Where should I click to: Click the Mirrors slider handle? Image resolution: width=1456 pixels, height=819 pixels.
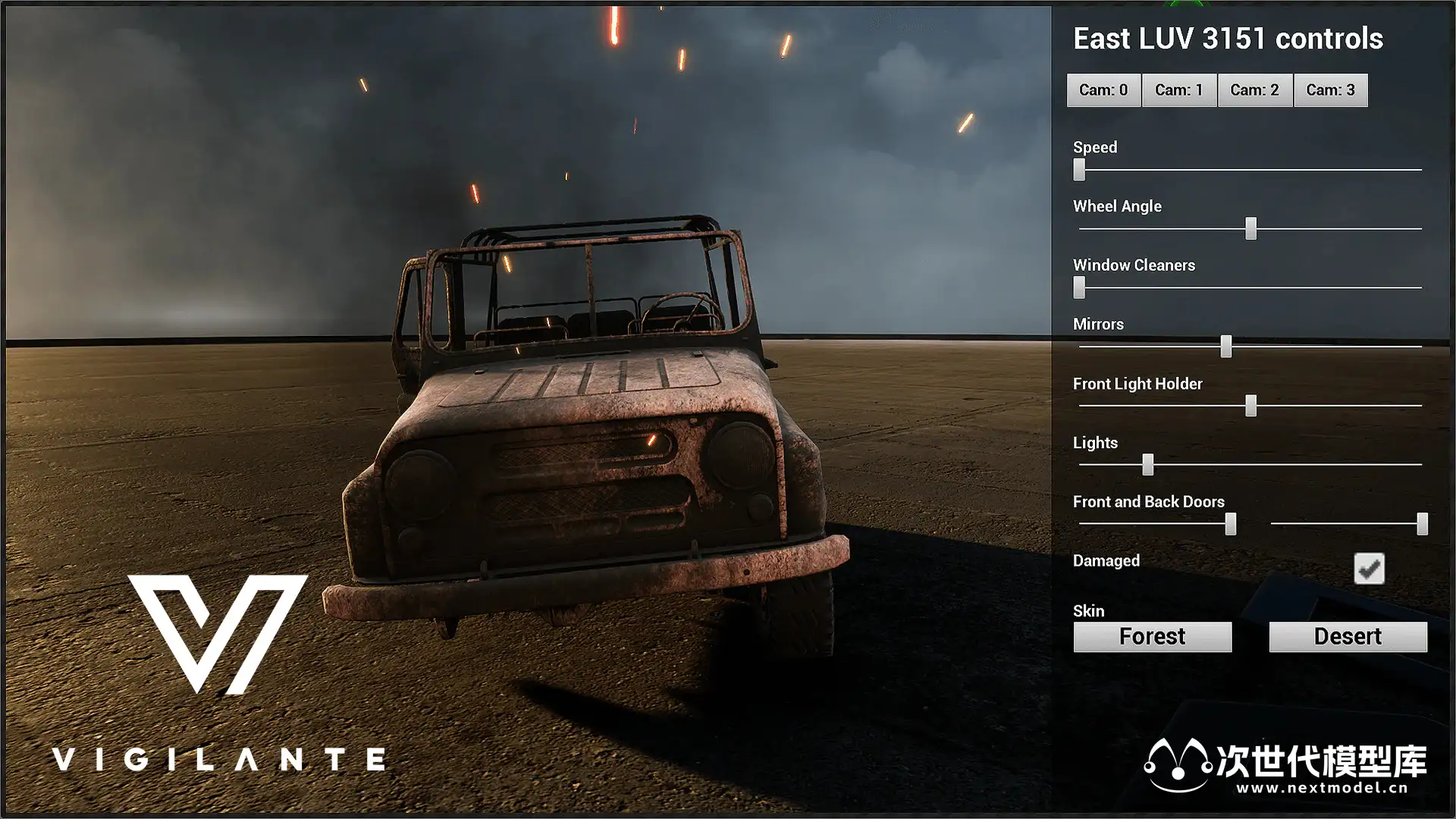click(x=1225, y=347)
